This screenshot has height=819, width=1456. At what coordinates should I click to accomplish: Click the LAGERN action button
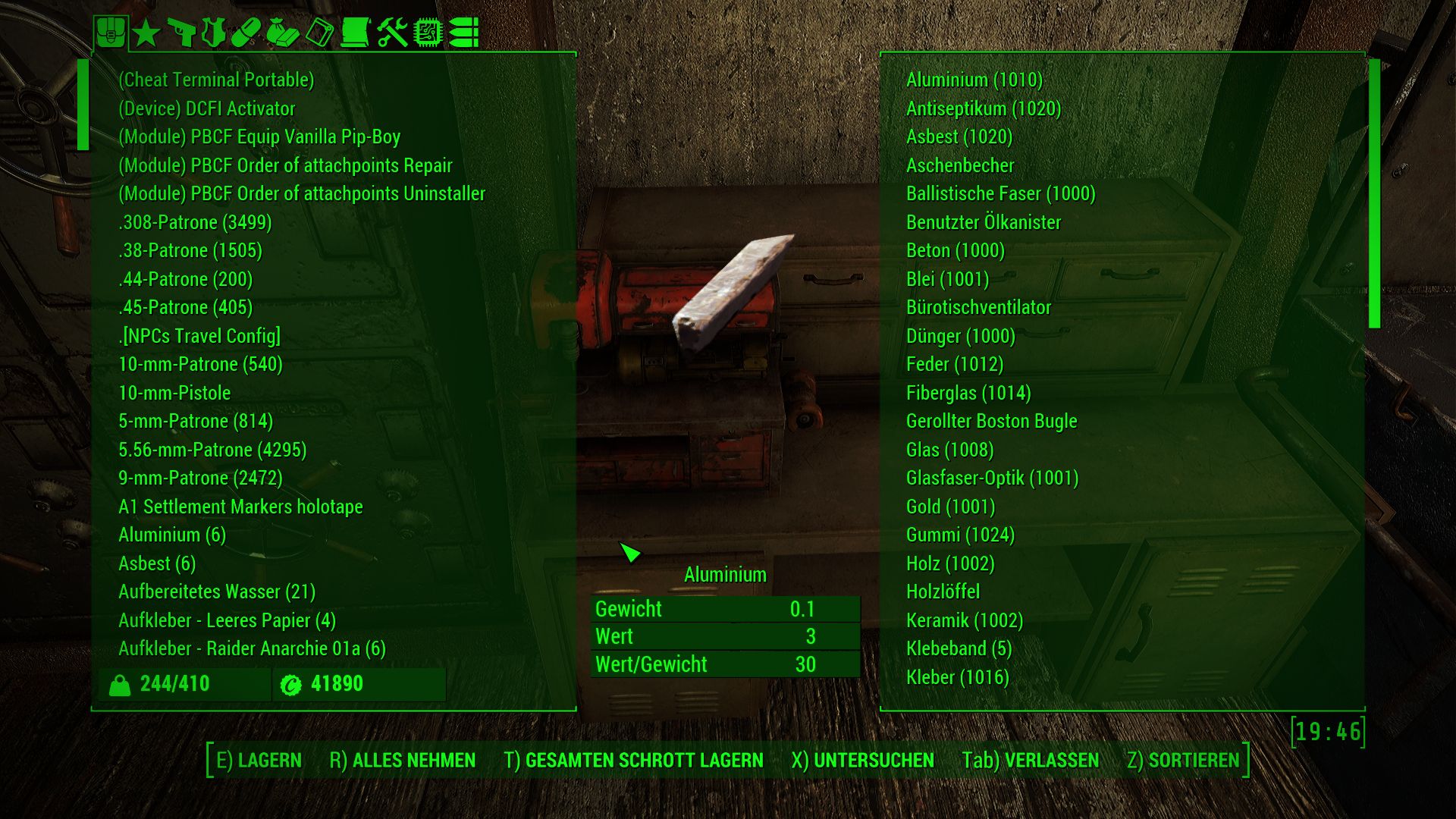pyautogui.click(x=259, y=760)
